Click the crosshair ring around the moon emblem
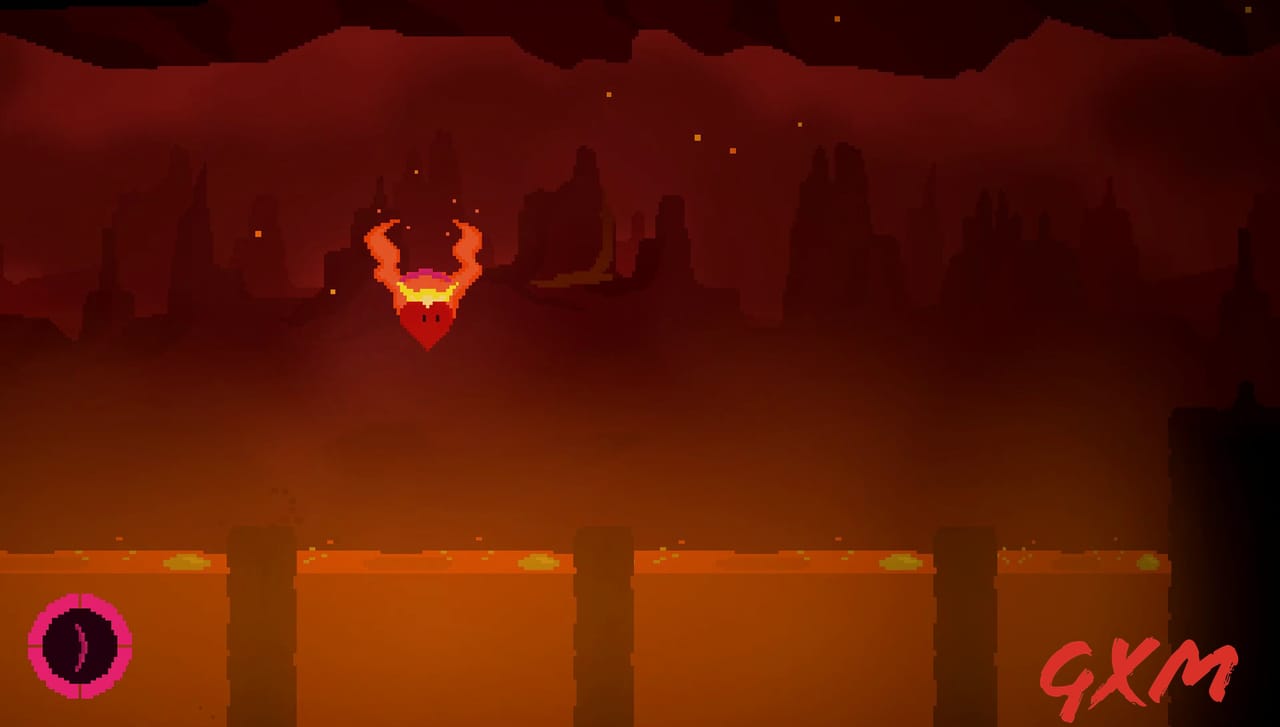The image size is (1280, 727). 80,600
